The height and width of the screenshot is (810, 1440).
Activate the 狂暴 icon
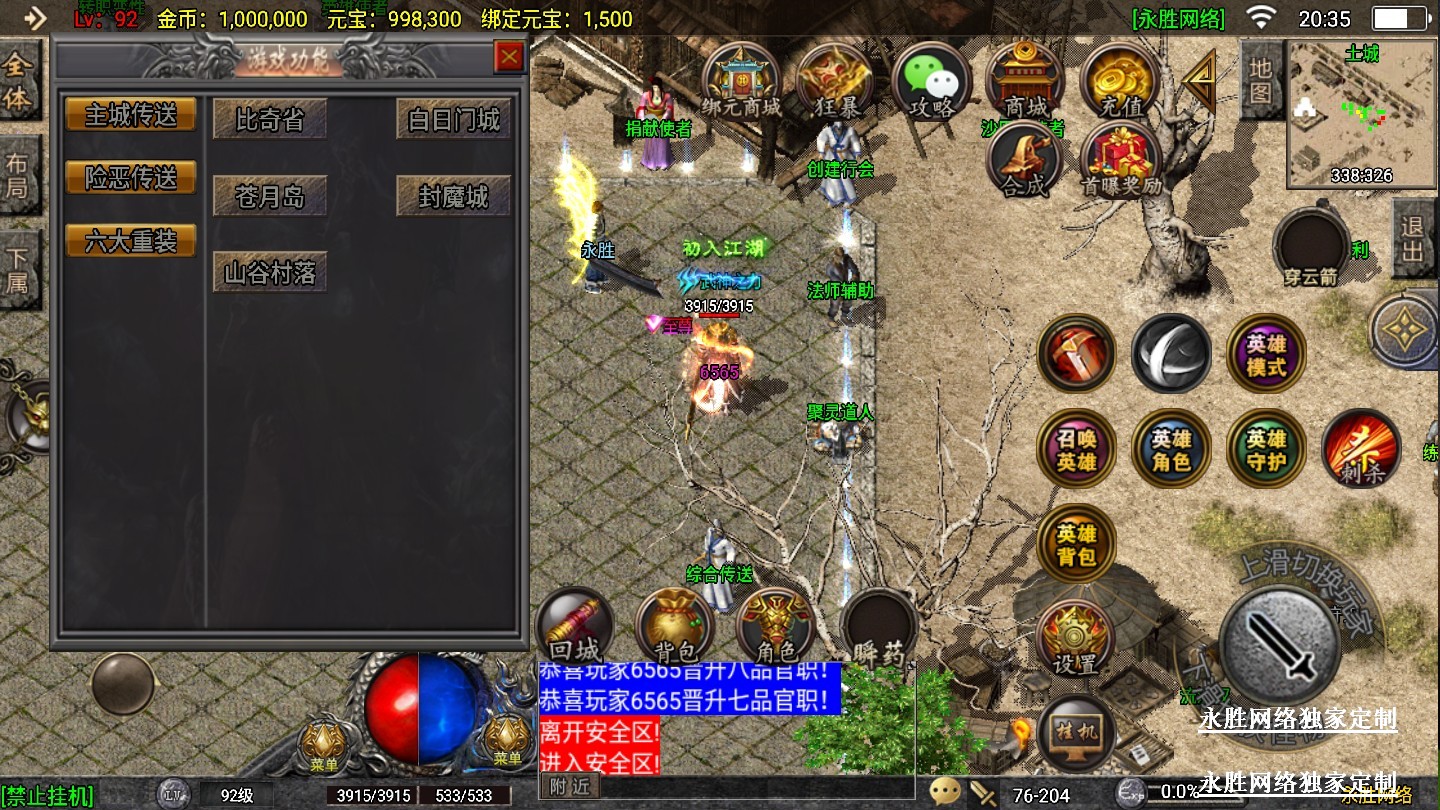(834, 82)
